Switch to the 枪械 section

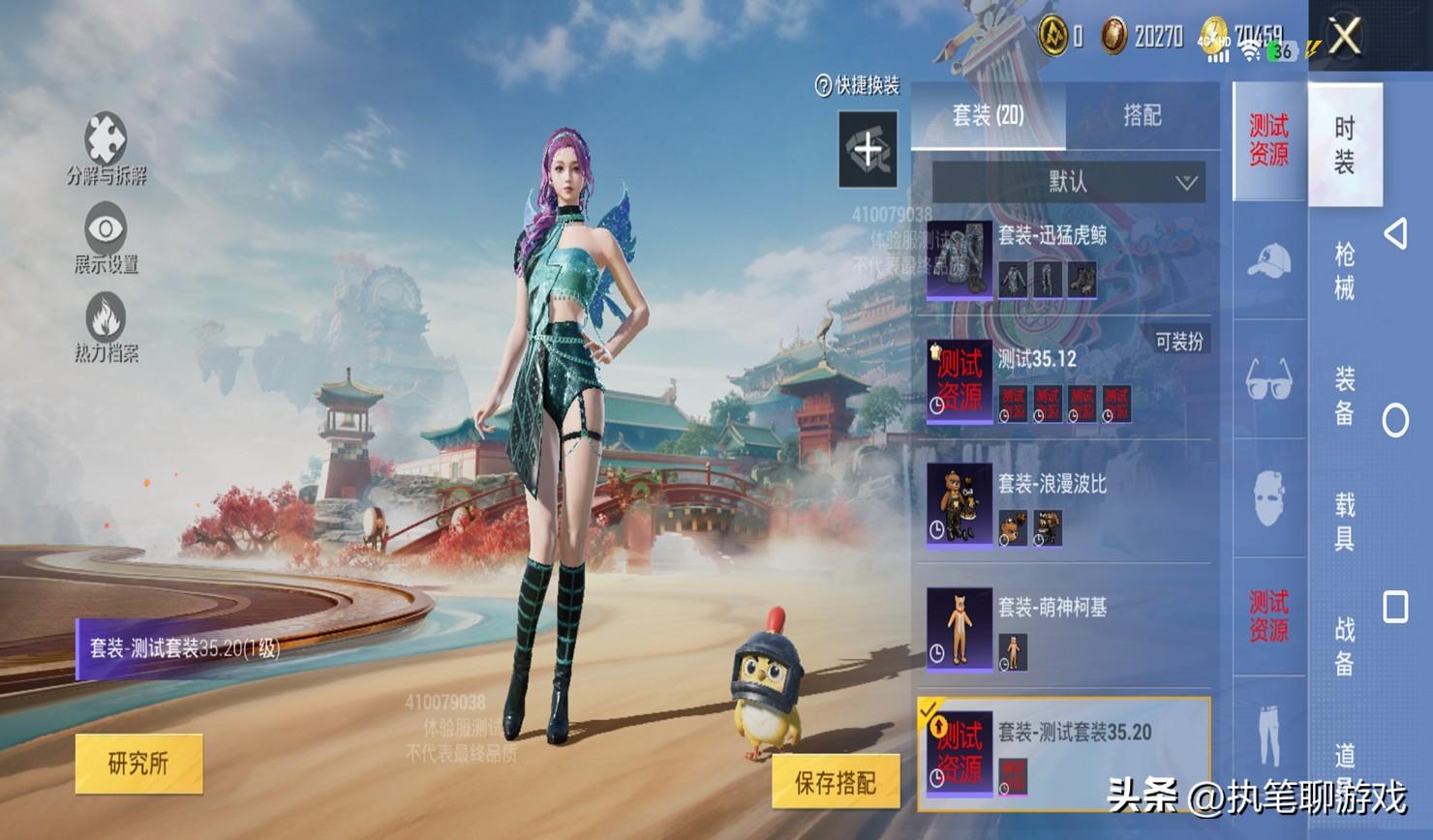point(1345,271)
